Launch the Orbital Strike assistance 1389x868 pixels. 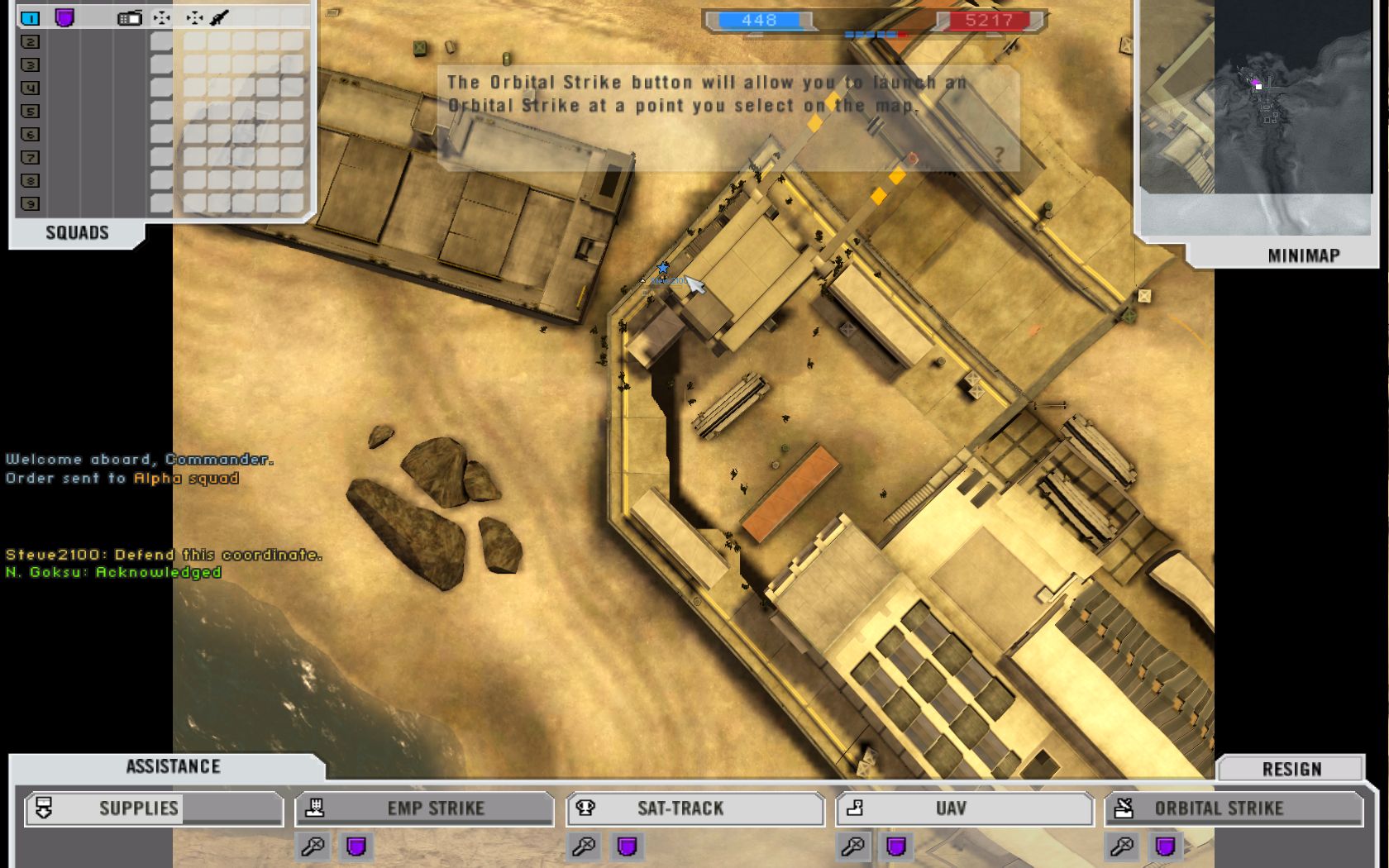click(x=1234, y=808)
